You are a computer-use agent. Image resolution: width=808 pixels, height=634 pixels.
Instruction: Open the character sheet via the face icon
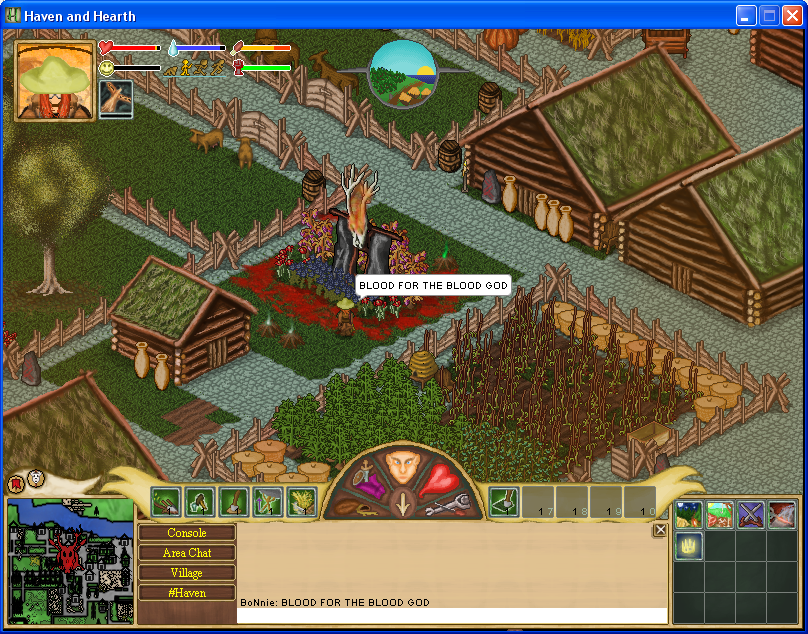coord(402,468)
